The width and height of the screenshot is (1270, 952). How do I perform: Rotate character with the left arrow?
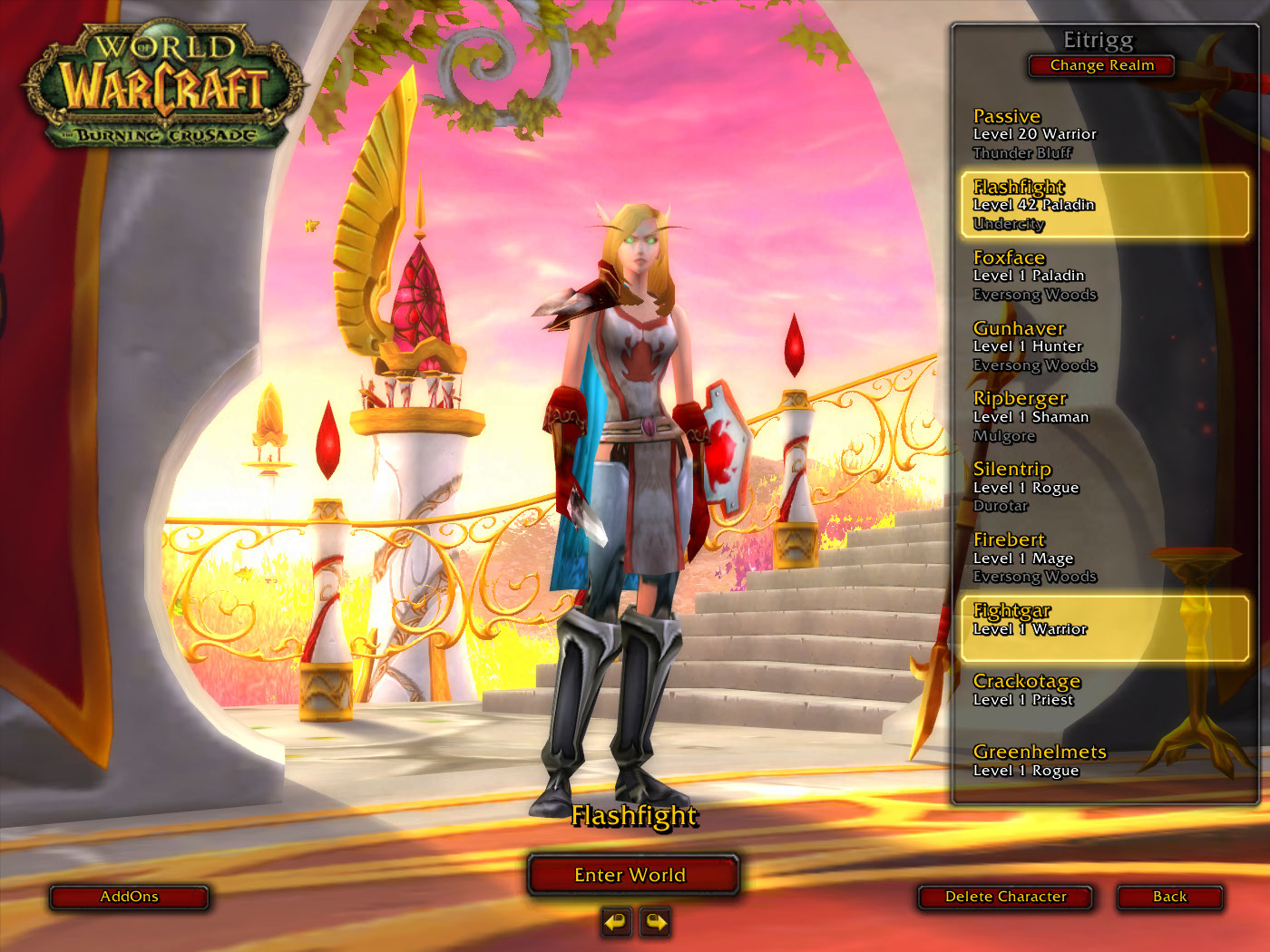tap(616, 923)
